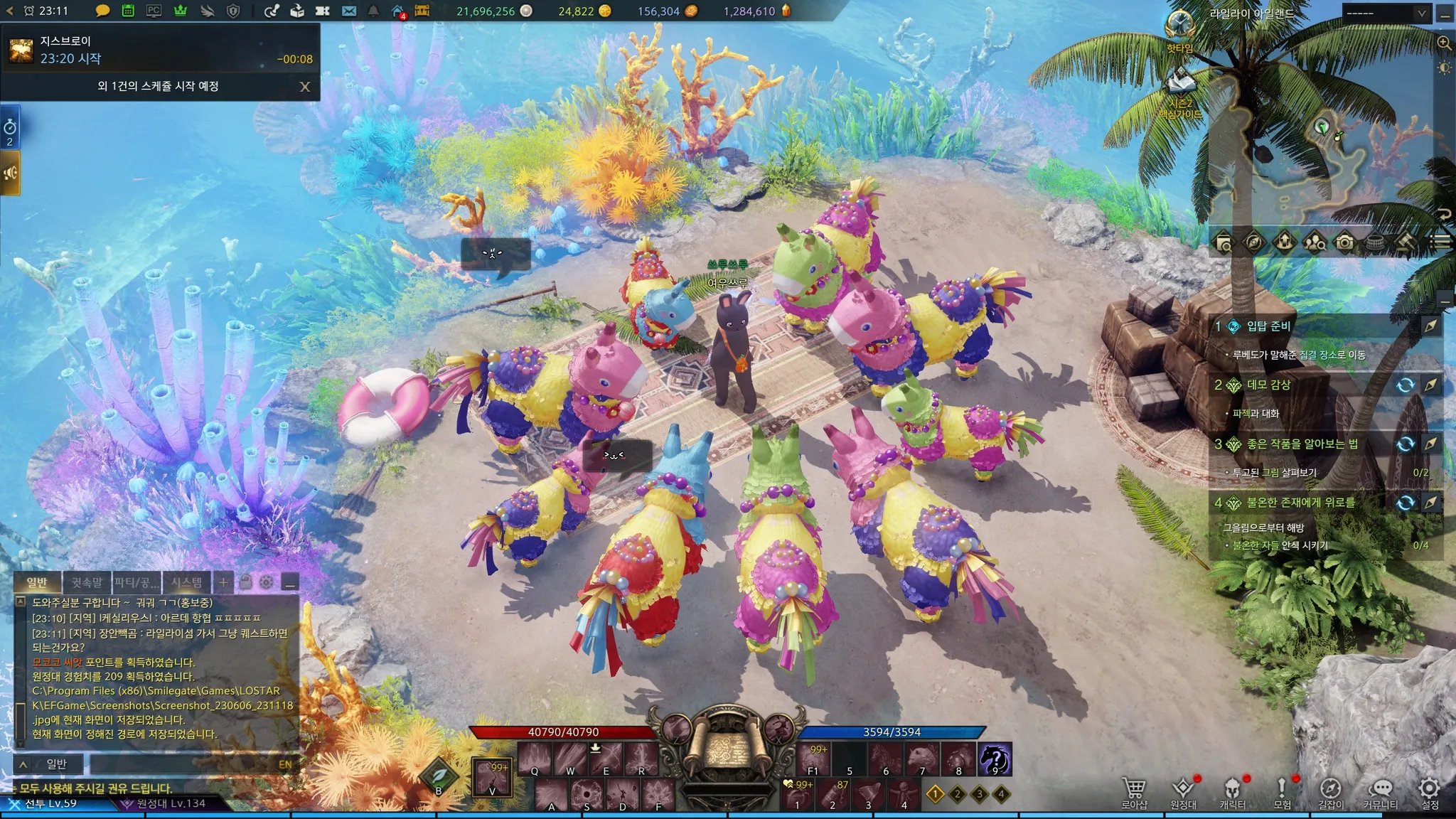Screen dimensions: 1456x819
Task: Open the channel dropdown at the top right
Action: [x=1386, y=13]
